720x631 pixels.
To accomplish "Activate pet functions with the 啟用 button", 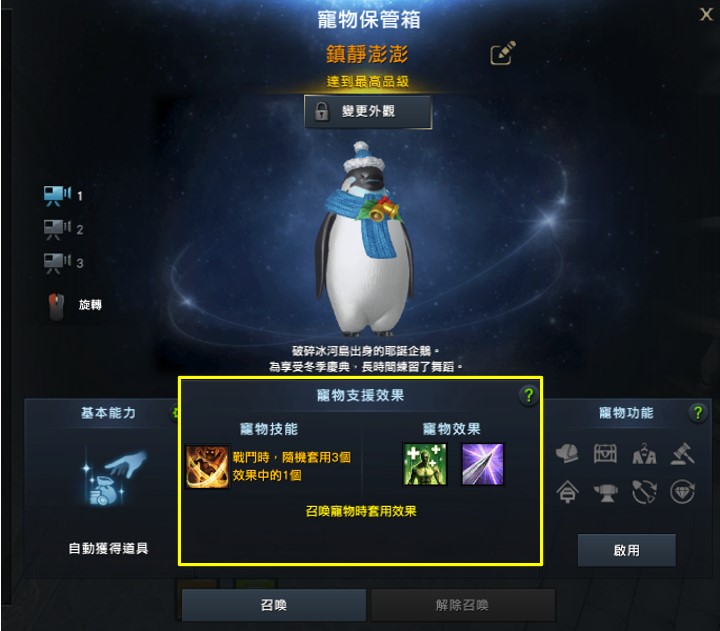I will 626,550.
